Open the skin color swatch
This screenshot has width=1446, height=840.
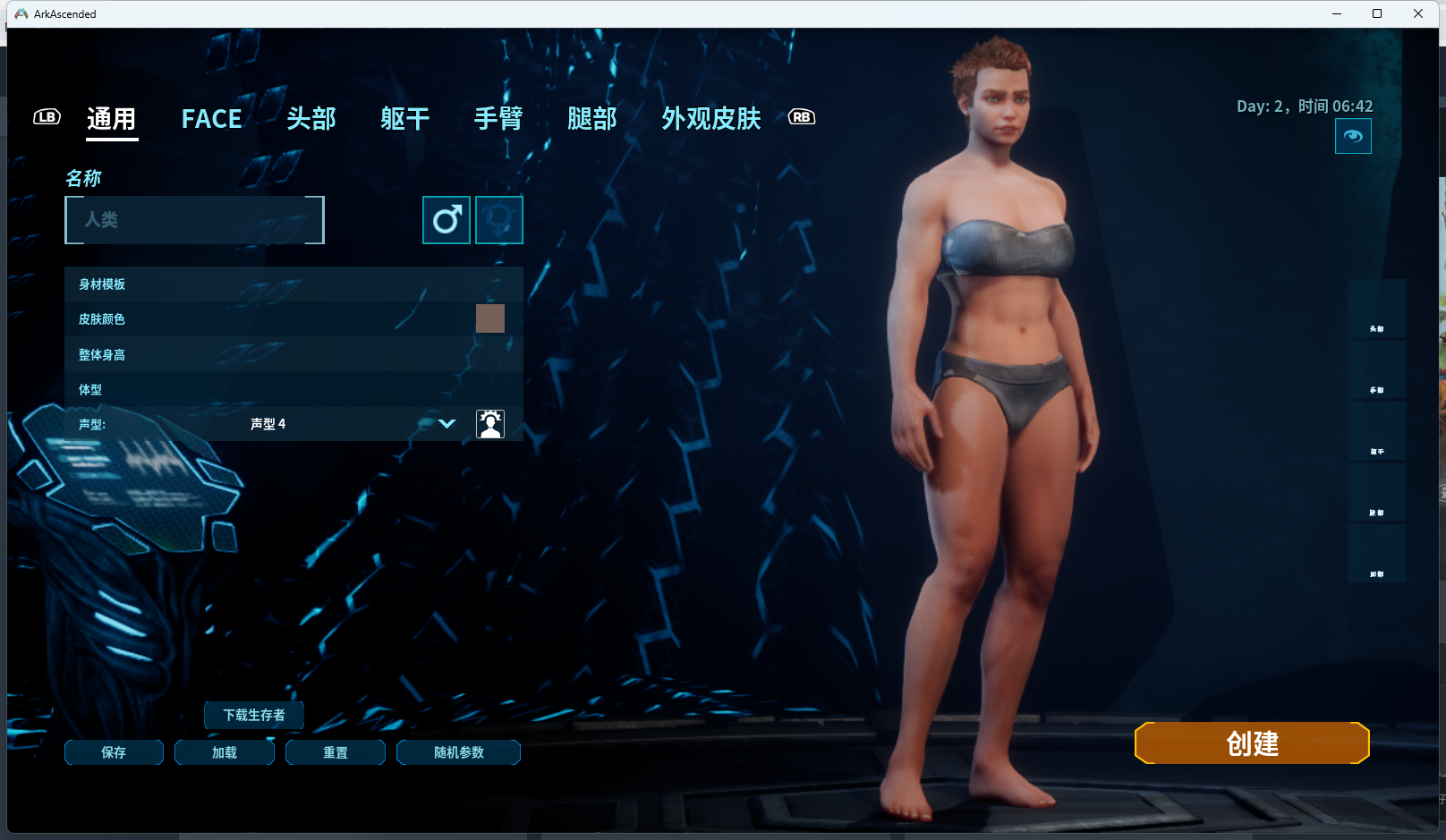(x=490, y=318)
